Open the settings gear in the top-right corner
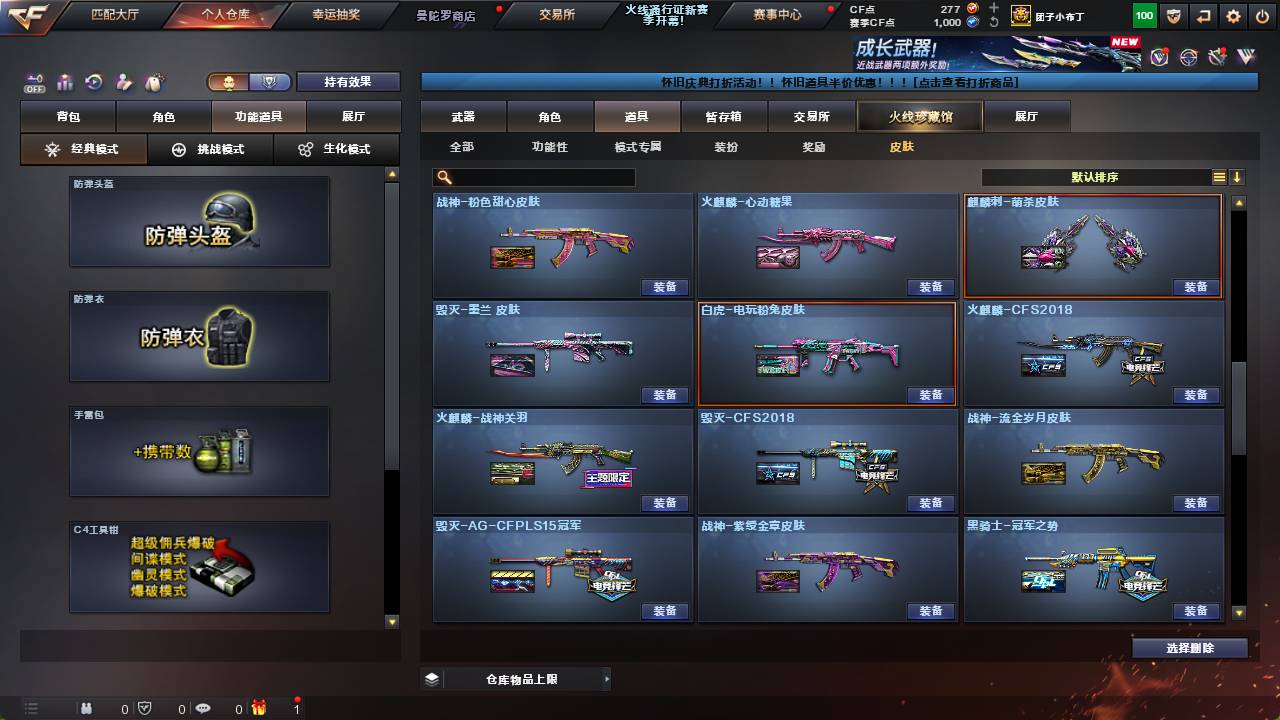This screenshot has width=1280, height=720. click(x=1232, y=17)
